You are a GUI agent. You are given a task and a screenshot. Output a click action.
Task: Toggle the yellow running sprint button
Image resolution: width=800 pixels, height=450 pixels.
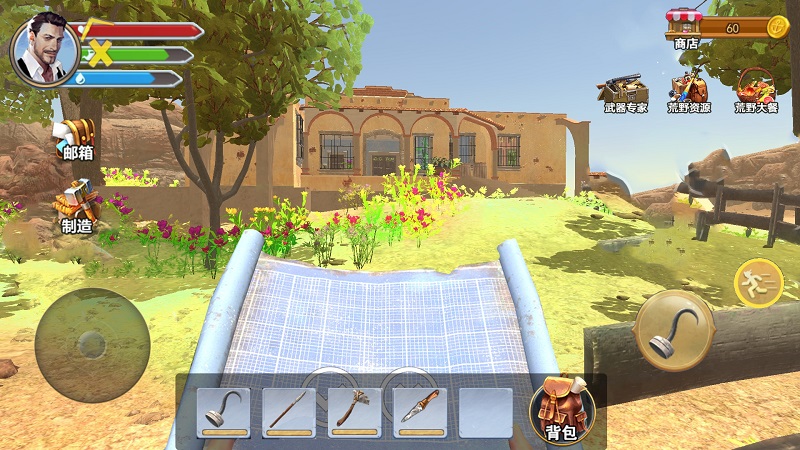tap(759, 283)
